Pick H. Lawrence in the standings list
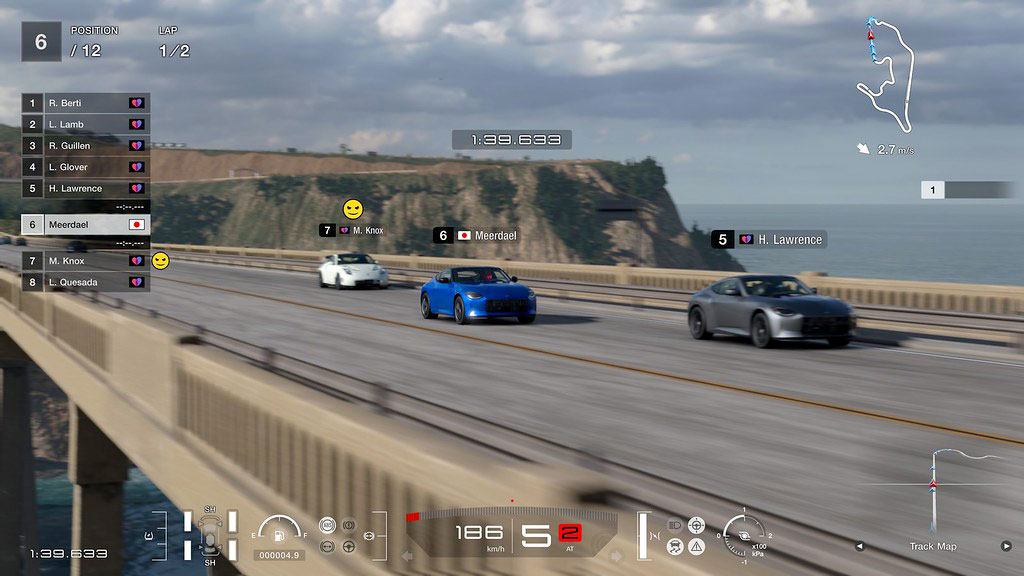 (86, 188)
